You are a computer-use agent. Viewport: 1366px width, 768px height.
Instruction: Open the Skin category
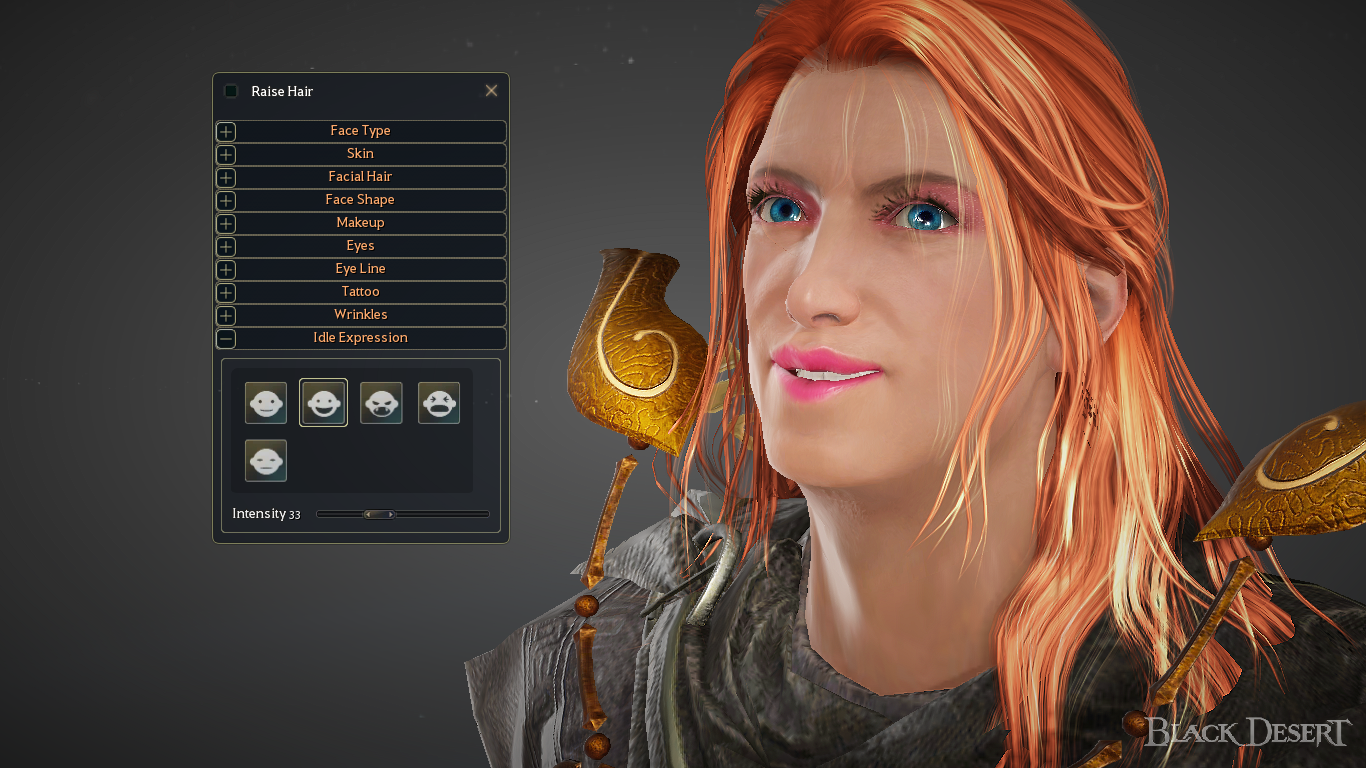(x=225, y=154)
